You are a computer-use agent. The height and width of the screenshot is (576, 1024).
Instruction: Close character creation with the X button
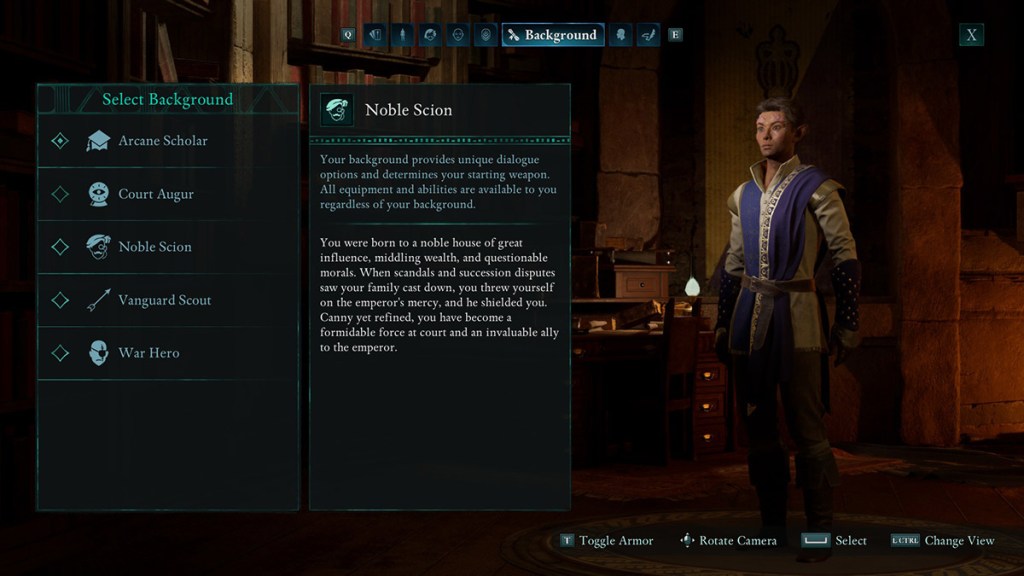click(x=971, y=35)
